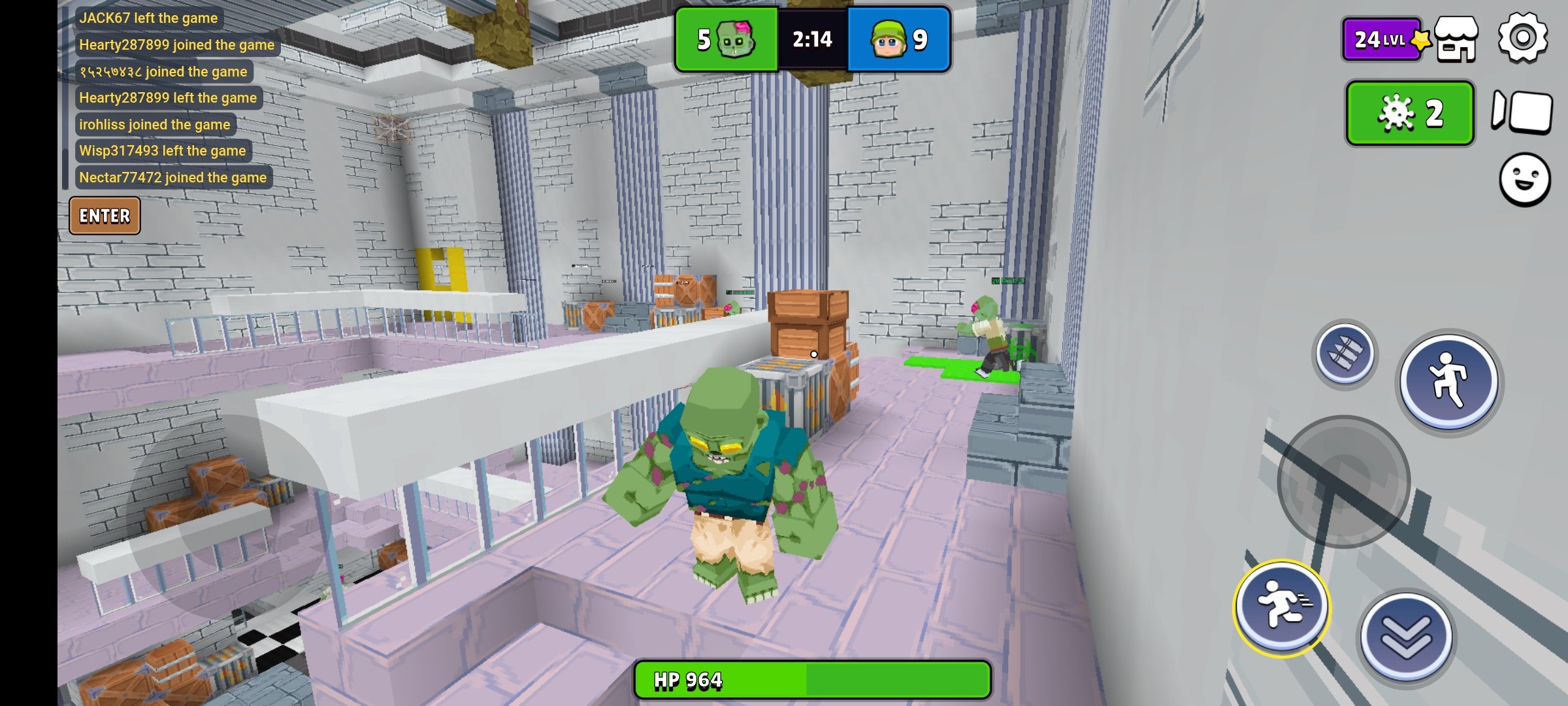Open the shop store icon
The image size is (1568, 706).
[x=1456, y=40]
